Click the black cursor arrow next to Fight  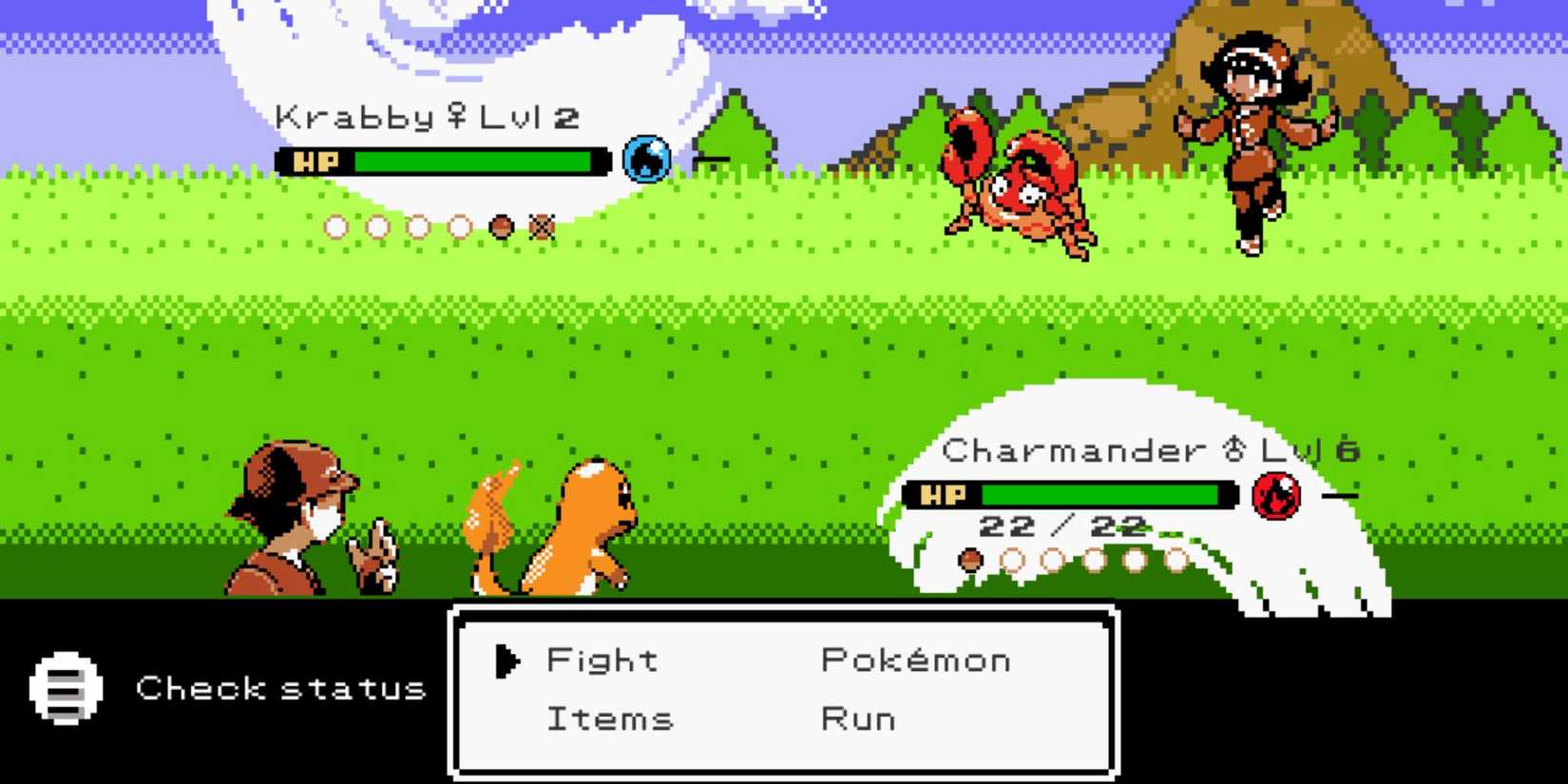(507, 660)
